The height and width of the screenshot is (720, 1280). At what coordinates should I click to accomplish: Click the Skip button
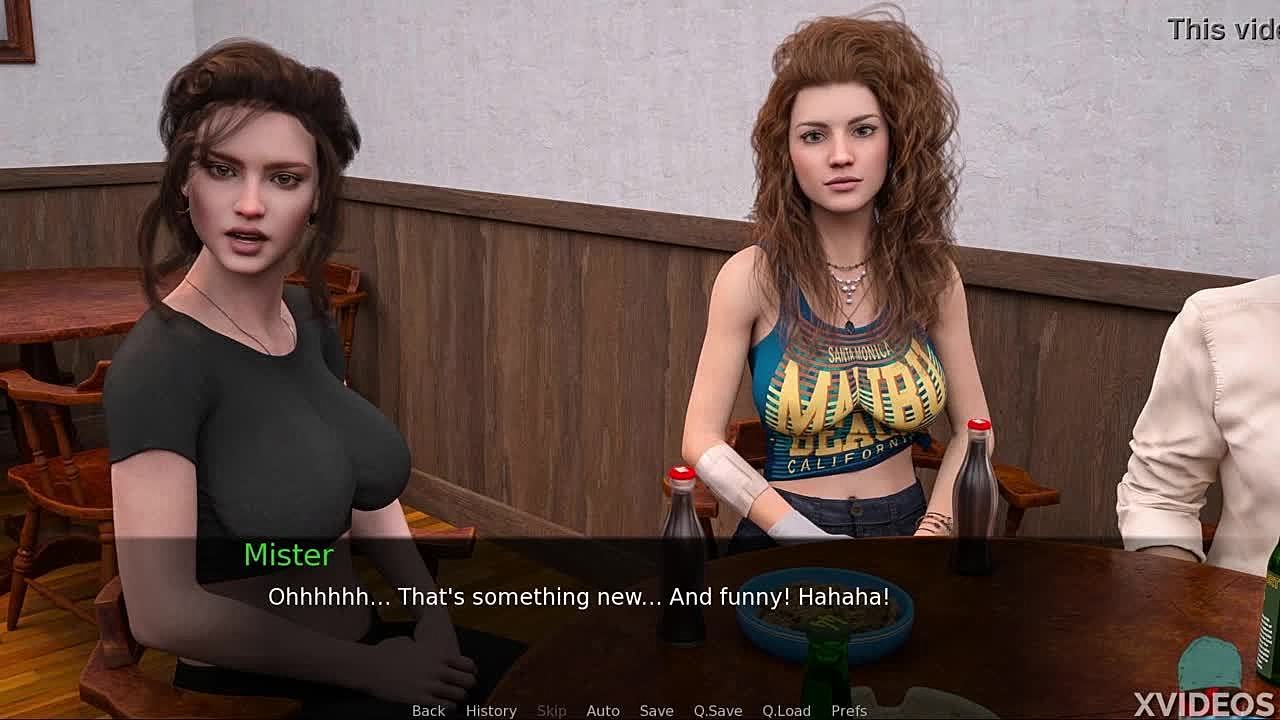pyautogui.click(x=551, y=710)
